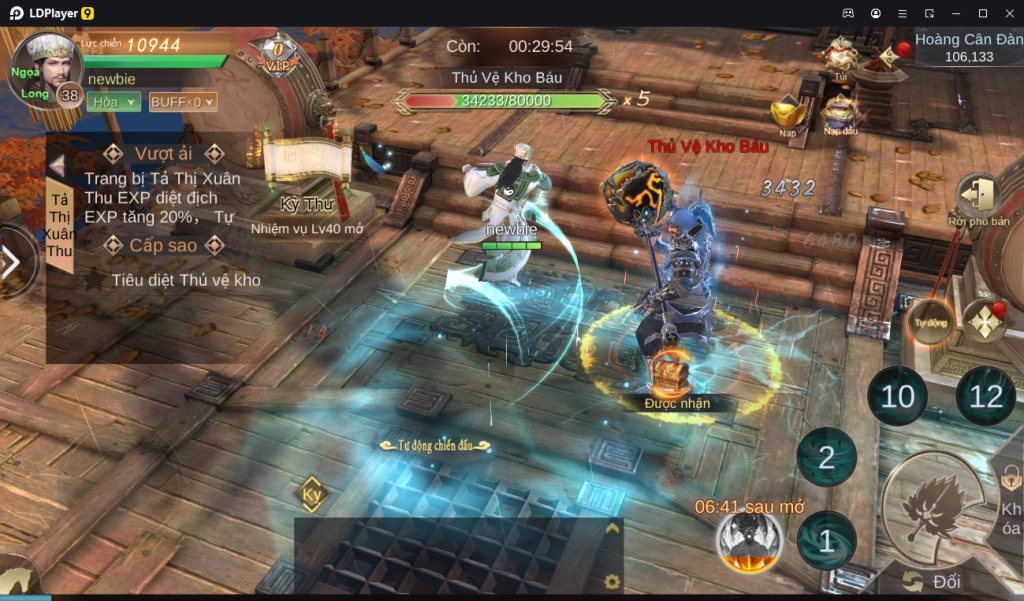Viewport: 1024px width, 601px height.
Task: Select the Tả Thị Xuân Thu tab
Action: [x=59, y=226]
